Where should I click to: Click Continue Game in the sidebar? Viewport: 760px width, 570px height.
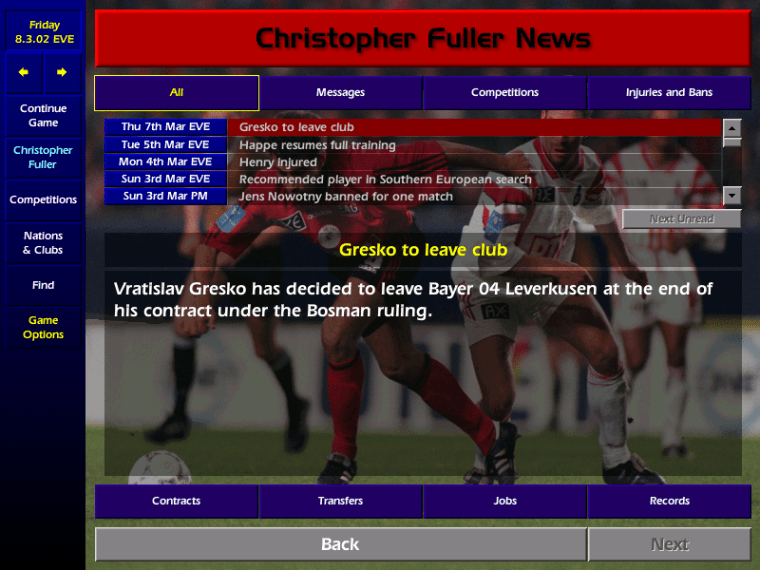(43, 115)
